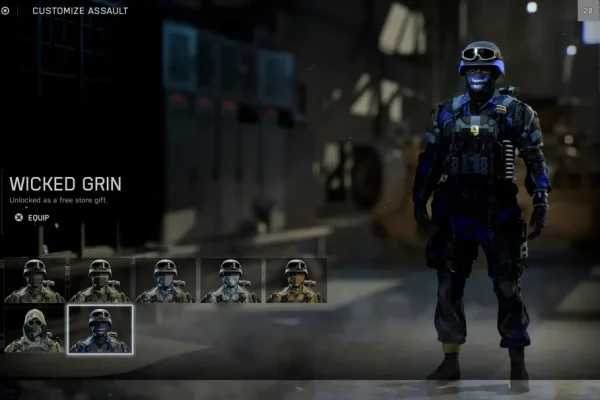600x400 pixels.
Task: Select the hooded soldier skin thumbnail
Action: tap(34, 330)
